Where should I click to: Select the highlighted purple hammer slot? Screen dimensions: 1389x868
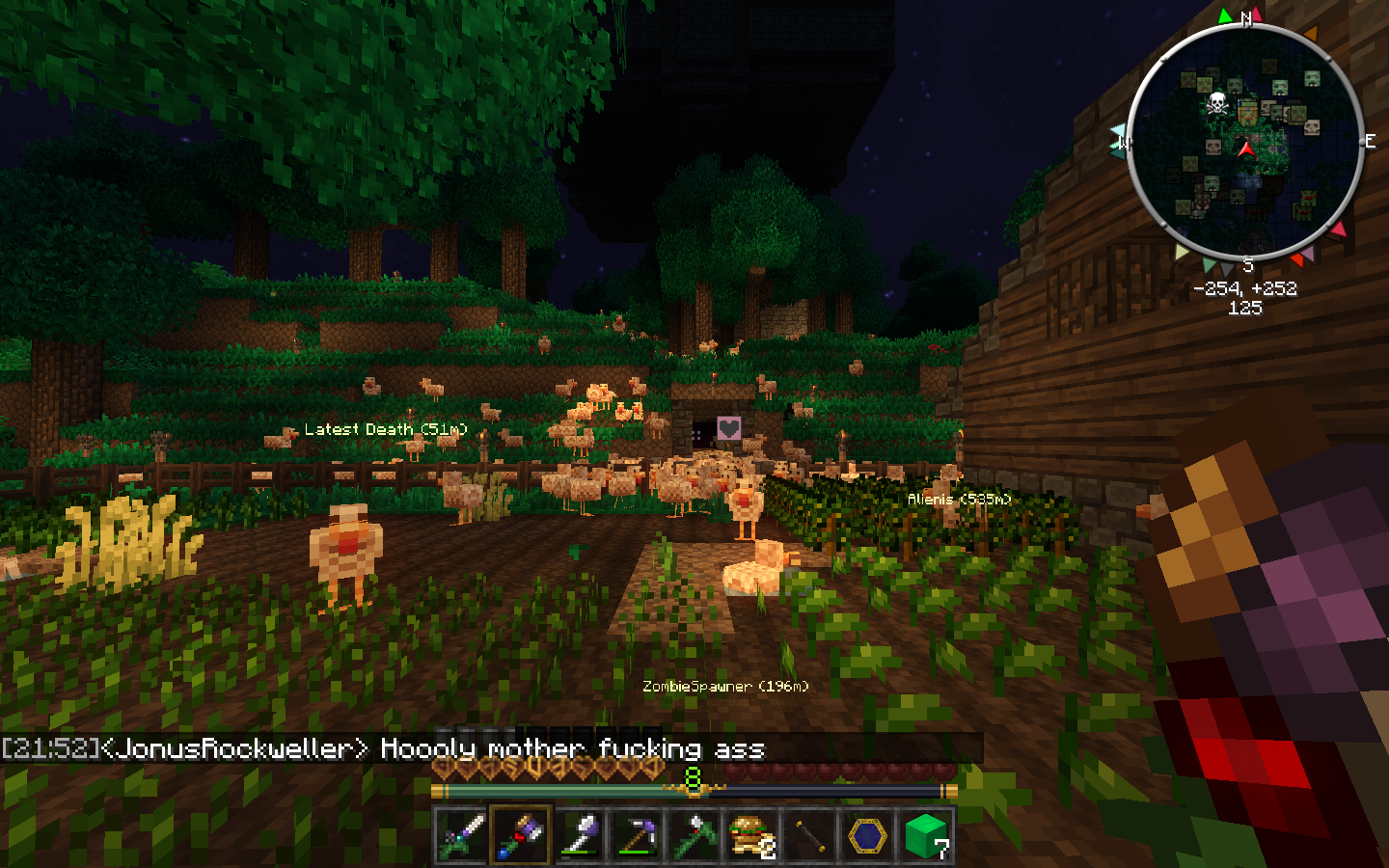click(521, 834)
